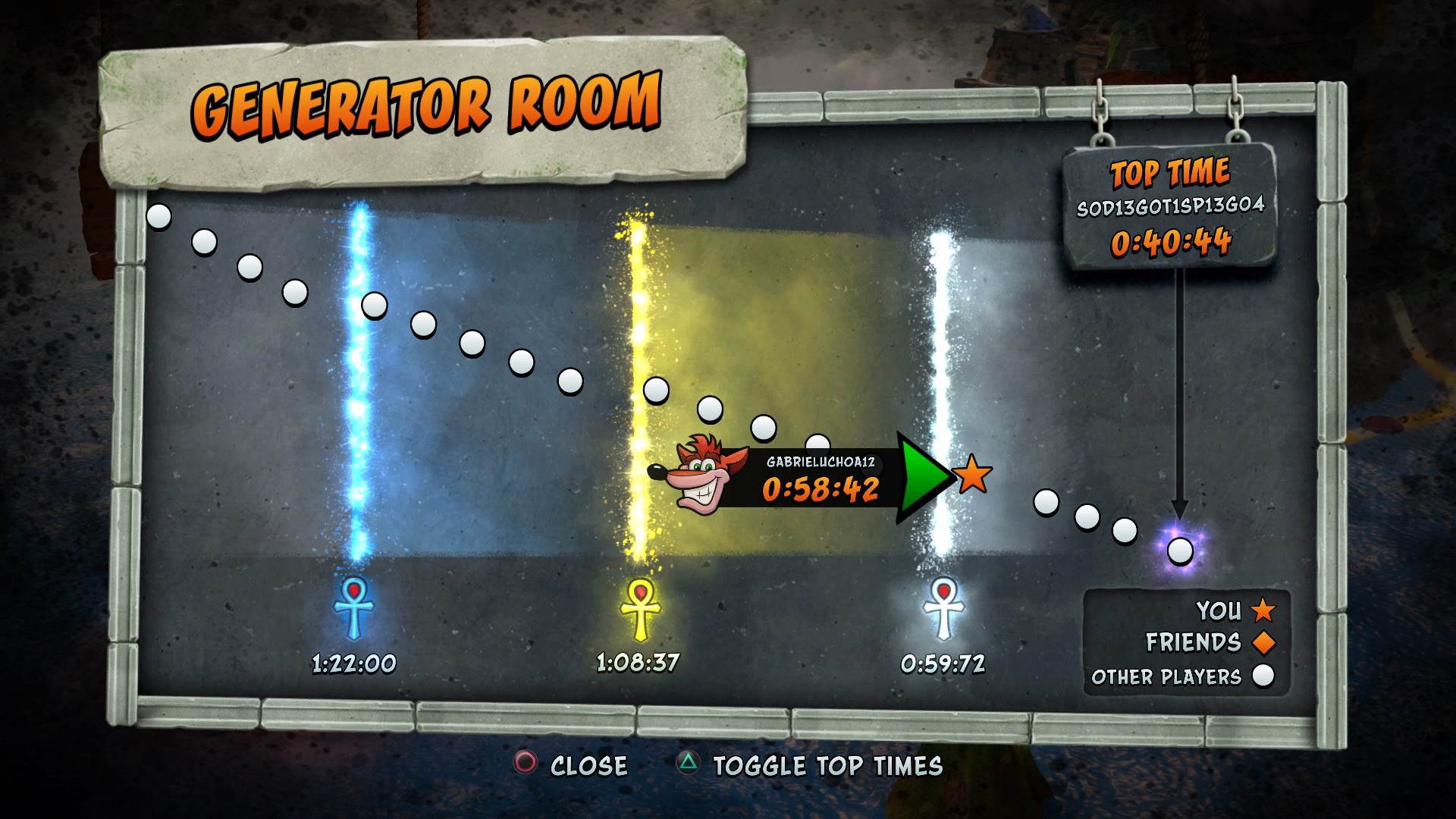Select the blue sapphire relic ankh
The height and width of the screenshot is (819, 1456).
(x=354, y=607)
